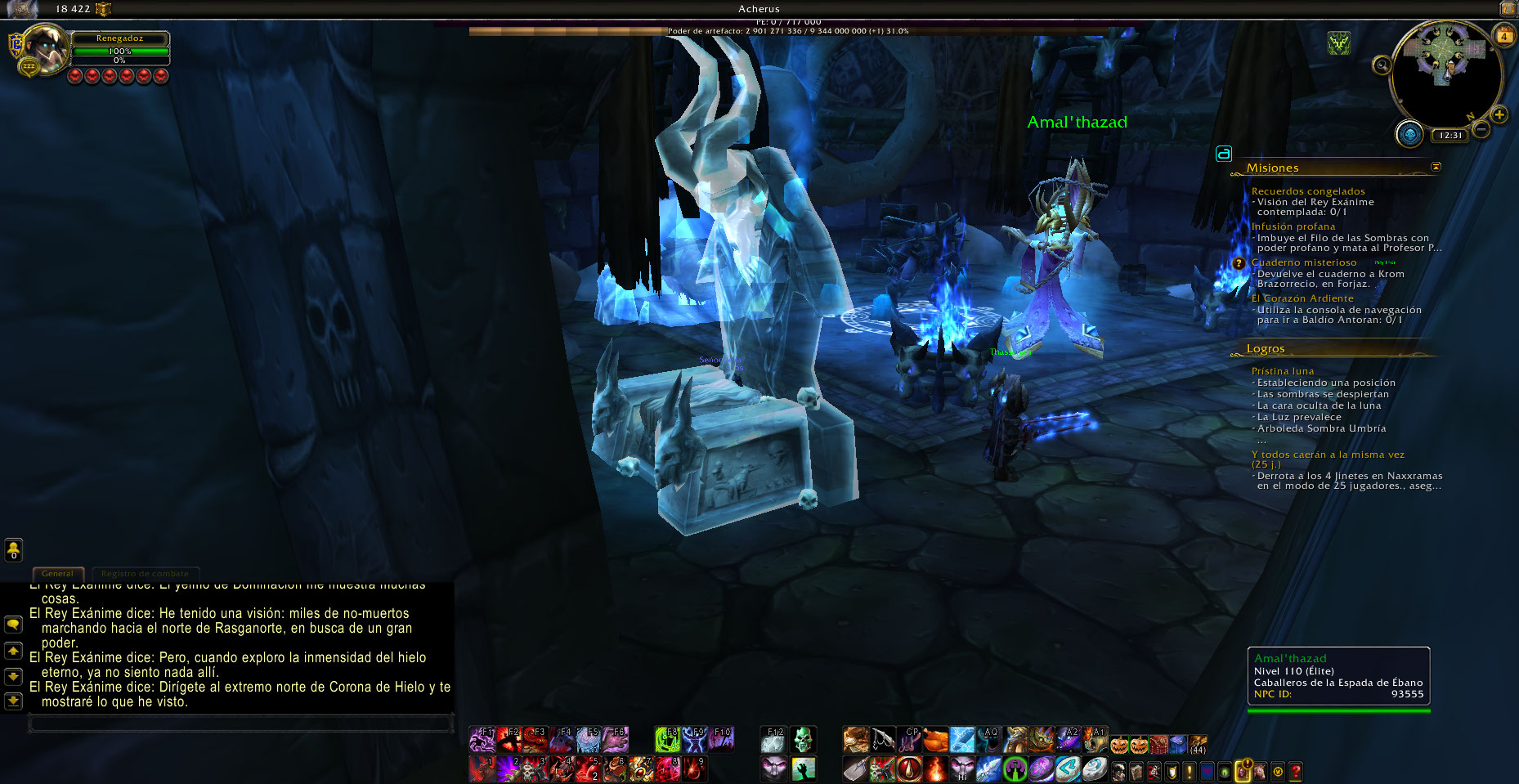This screenshot has width=1519, height=784.
Task: Zoom in the minimap with the plus button
Action: pyautogui.click(x=1499, y=115)
